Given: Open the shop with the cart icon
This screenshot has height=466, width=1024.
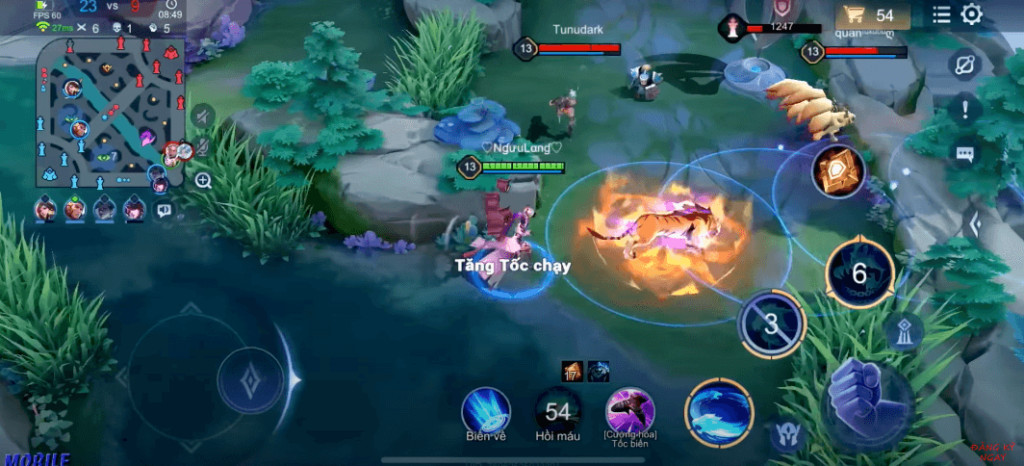Looking at the screenshot, I should click(x=871, y=15).
